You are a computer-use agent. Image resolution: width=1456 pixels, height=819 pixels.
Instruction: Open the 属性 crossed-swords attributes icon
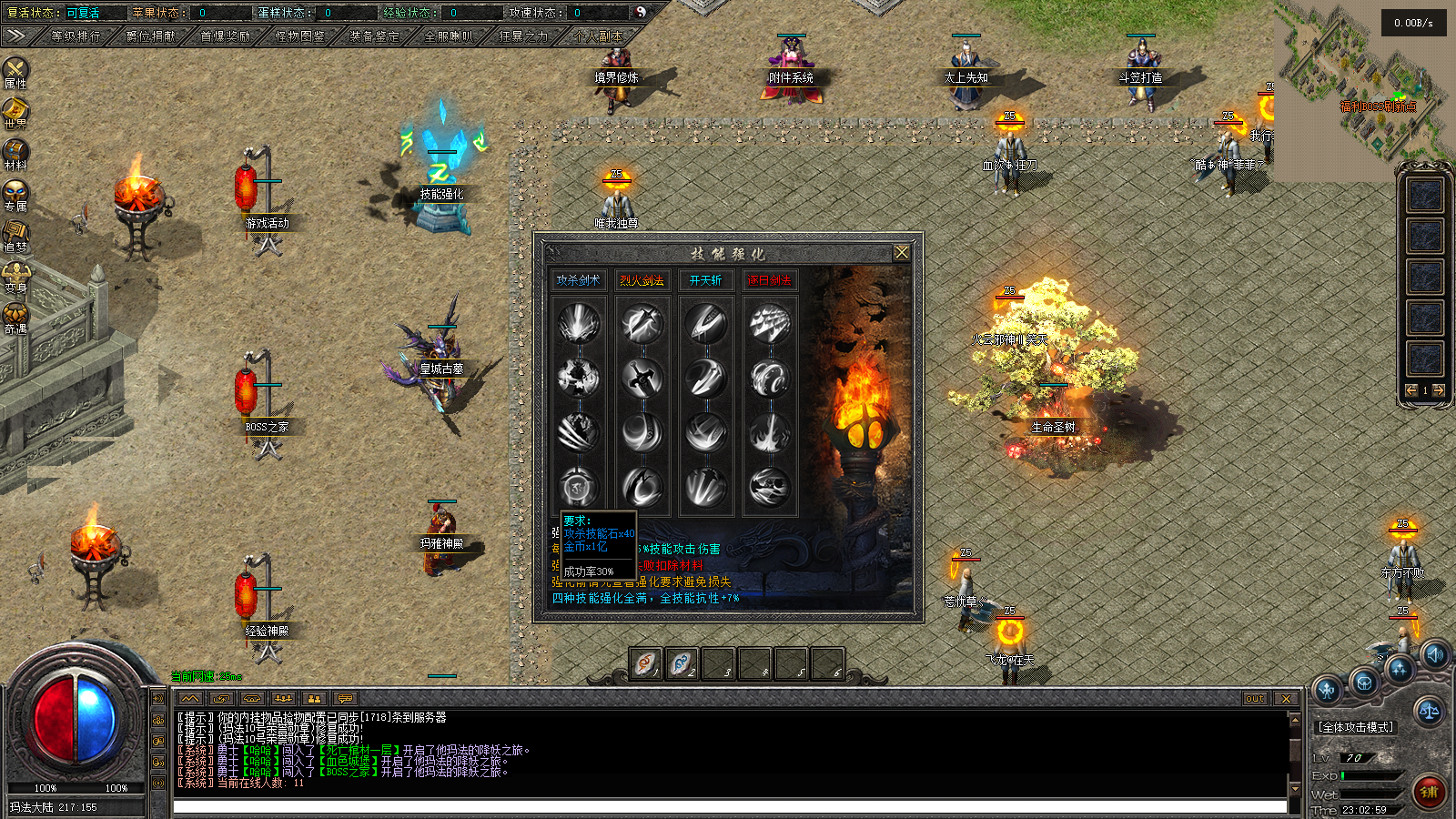[15, 71]
